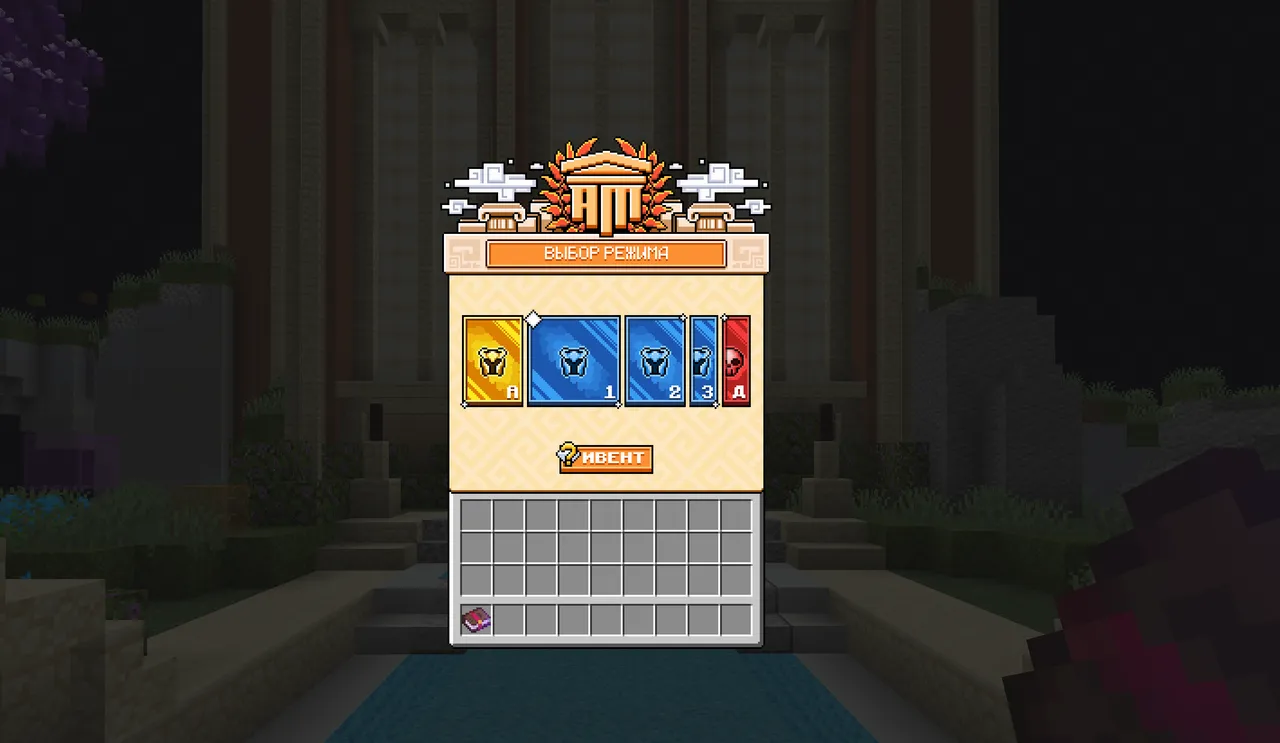
Task: Choose the large blue mode card 1
Action: point(573,361)
